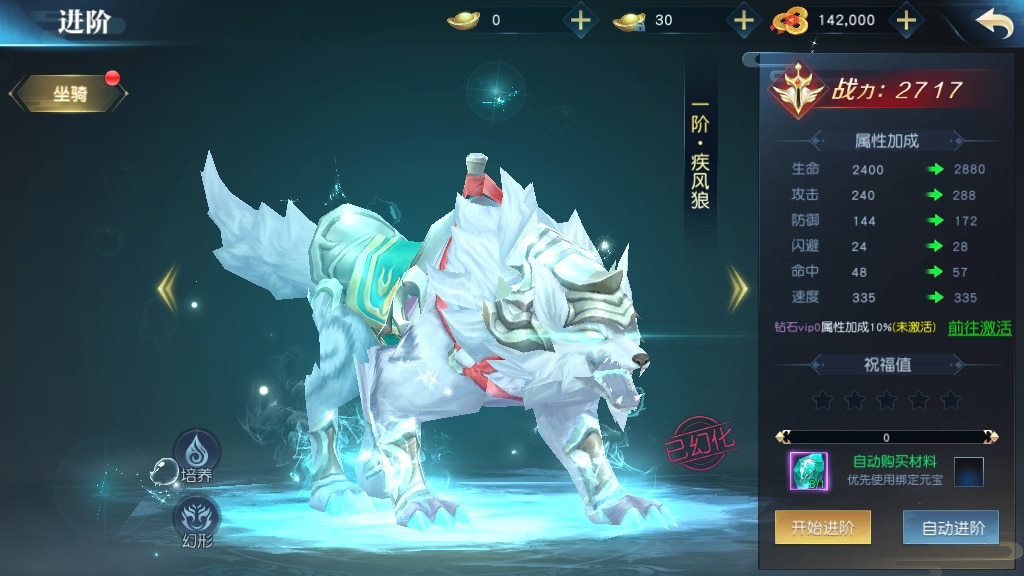The image size is (1024, 576).
Task: Go back using the return arrow
Action: [x=994, y=23]
